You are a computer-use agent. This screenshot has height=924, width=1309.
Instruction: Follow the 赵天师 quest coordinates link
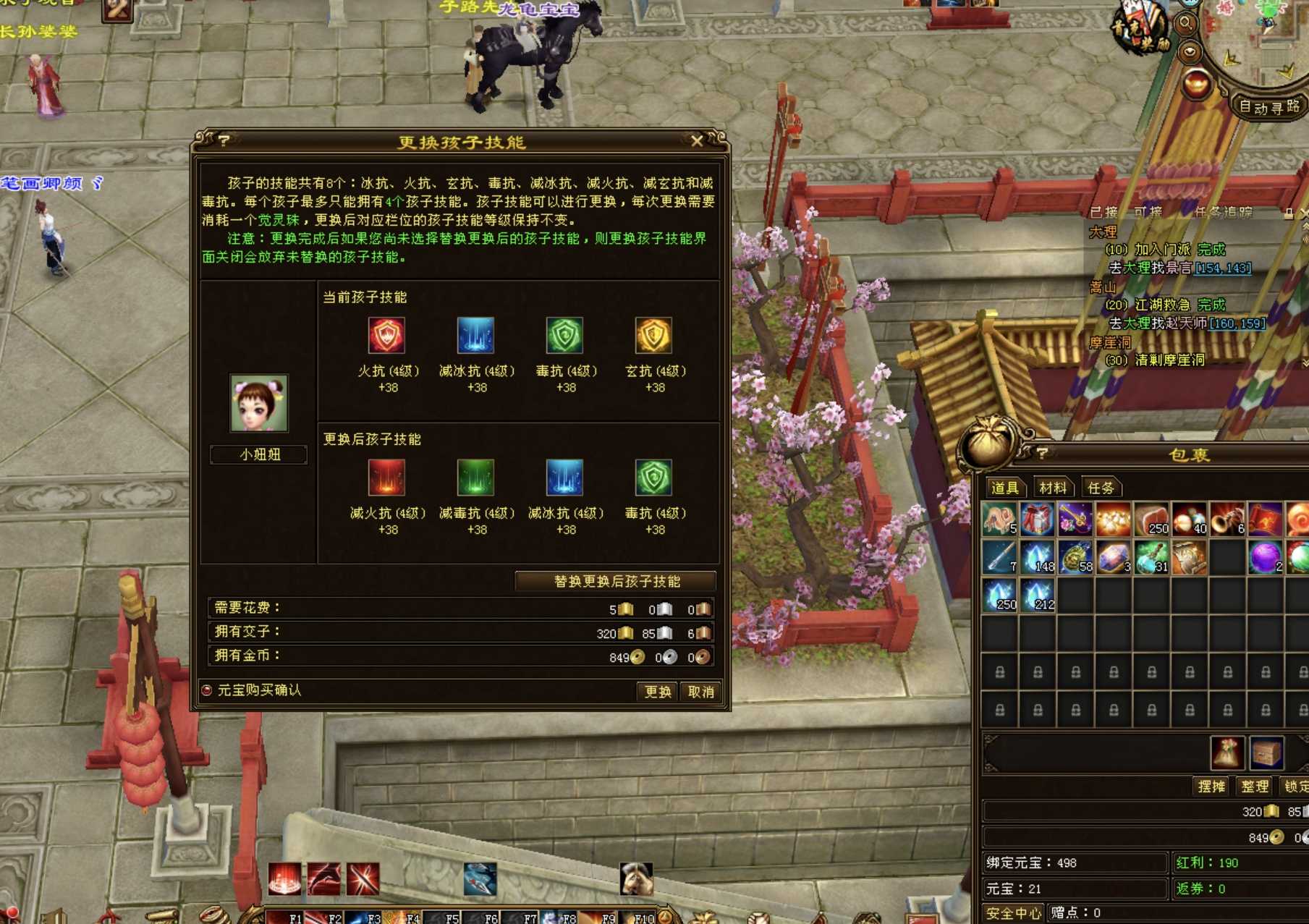[1237, 323]
